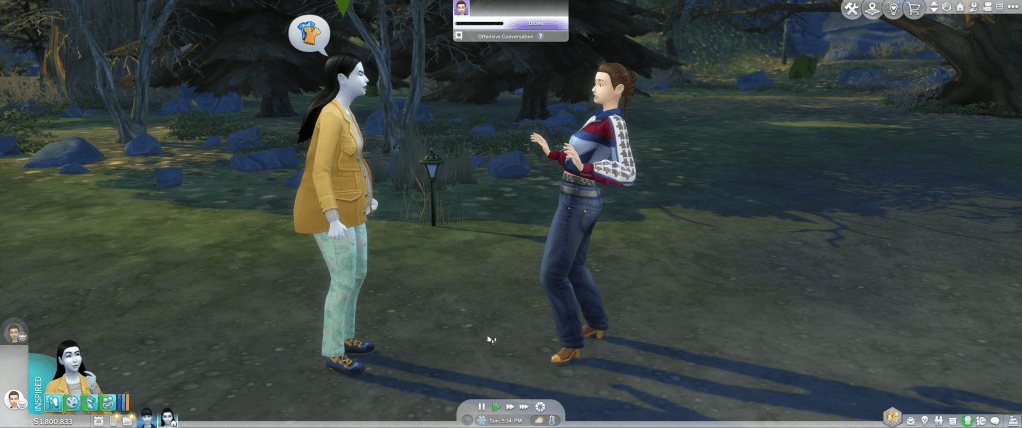Set game speed to fast forward
The width and height of the screenshot is (1022, 428).
click(510, 407)
